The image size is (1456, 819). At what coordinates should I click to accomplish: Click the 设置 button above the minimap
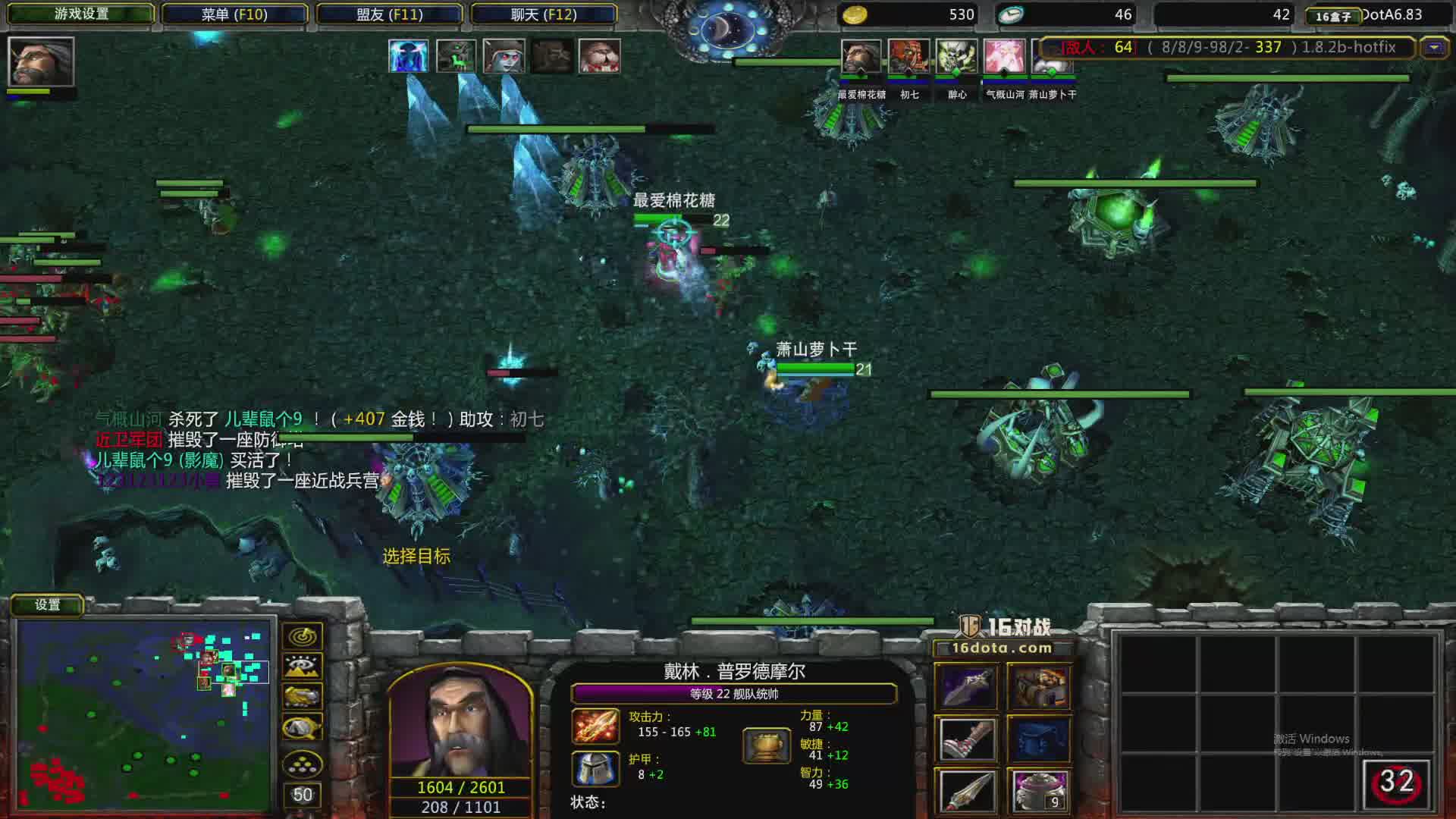[x=47, y=604]
